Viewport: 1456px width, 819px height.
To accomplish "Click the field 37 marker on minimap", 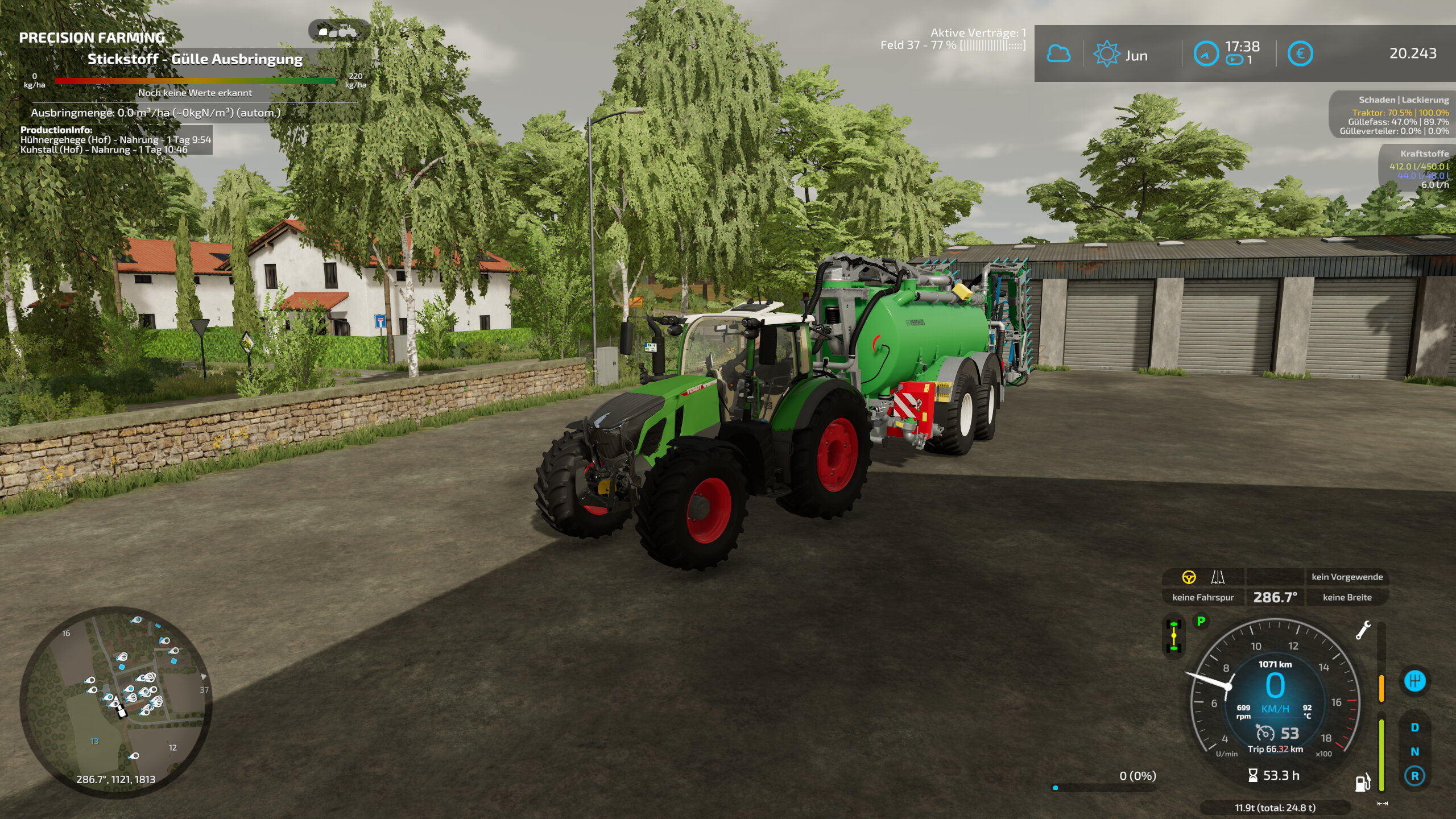I will pyautogui.click(x=204, y=690).
